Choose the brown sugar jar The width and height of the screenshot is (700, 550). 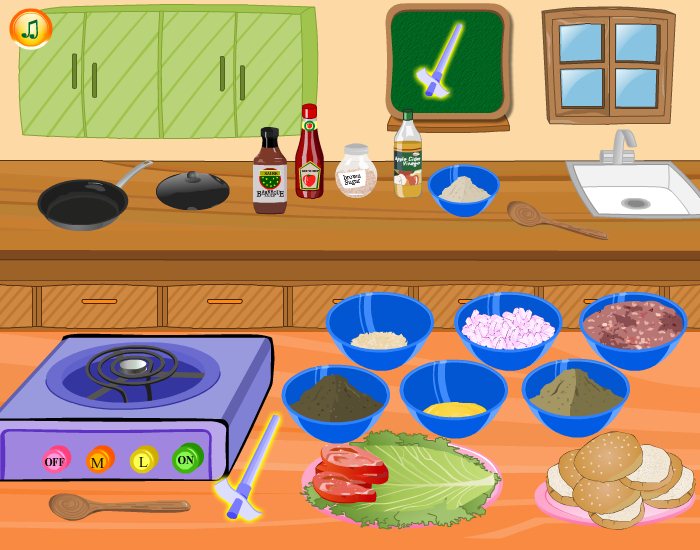coord(356,172)
